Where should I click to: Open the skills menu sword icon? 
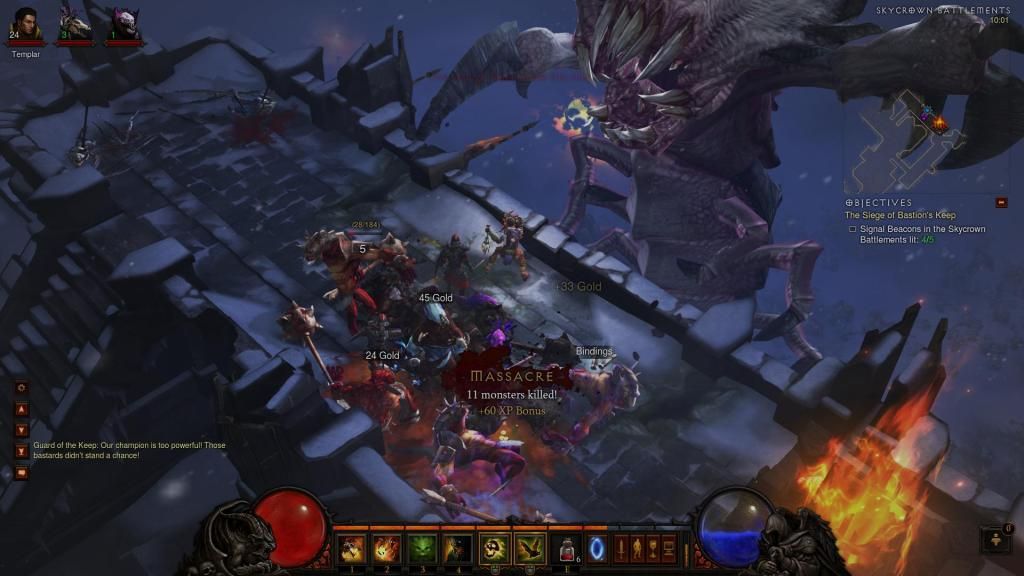point(620,548)
